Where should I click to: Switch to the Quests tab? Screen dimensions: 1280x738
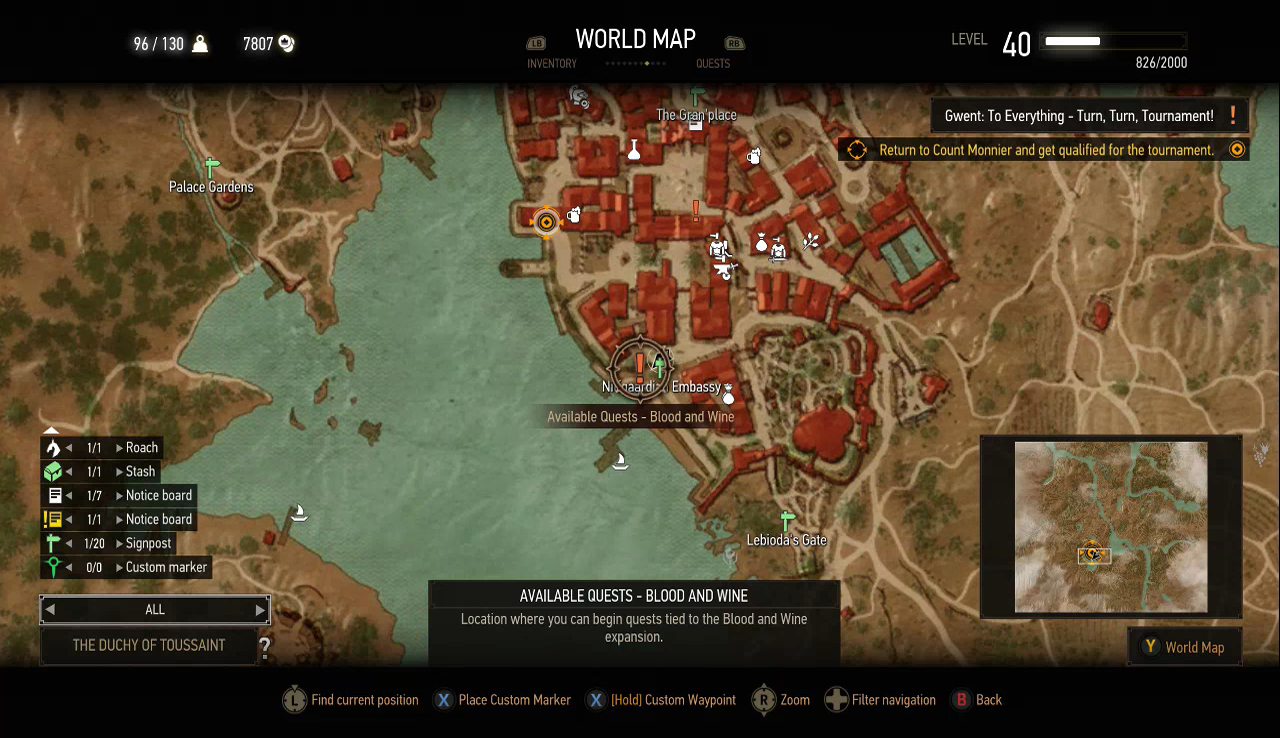[x=713, y=63]
